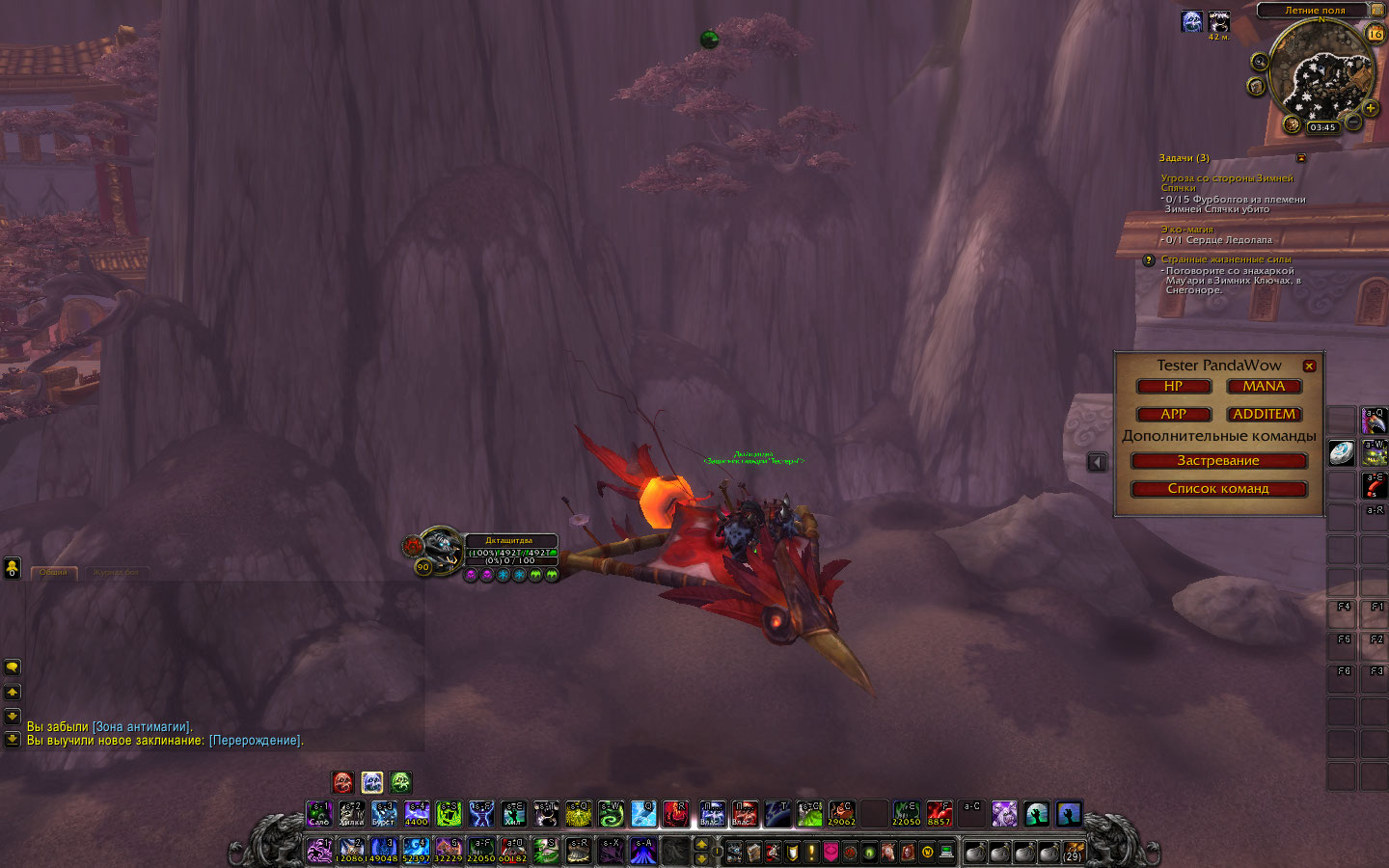Image resolution: width=1389 pixels, height=868 pixels.
Task: Open the backpack showing 29 free slots
Action: point(1073,853)
